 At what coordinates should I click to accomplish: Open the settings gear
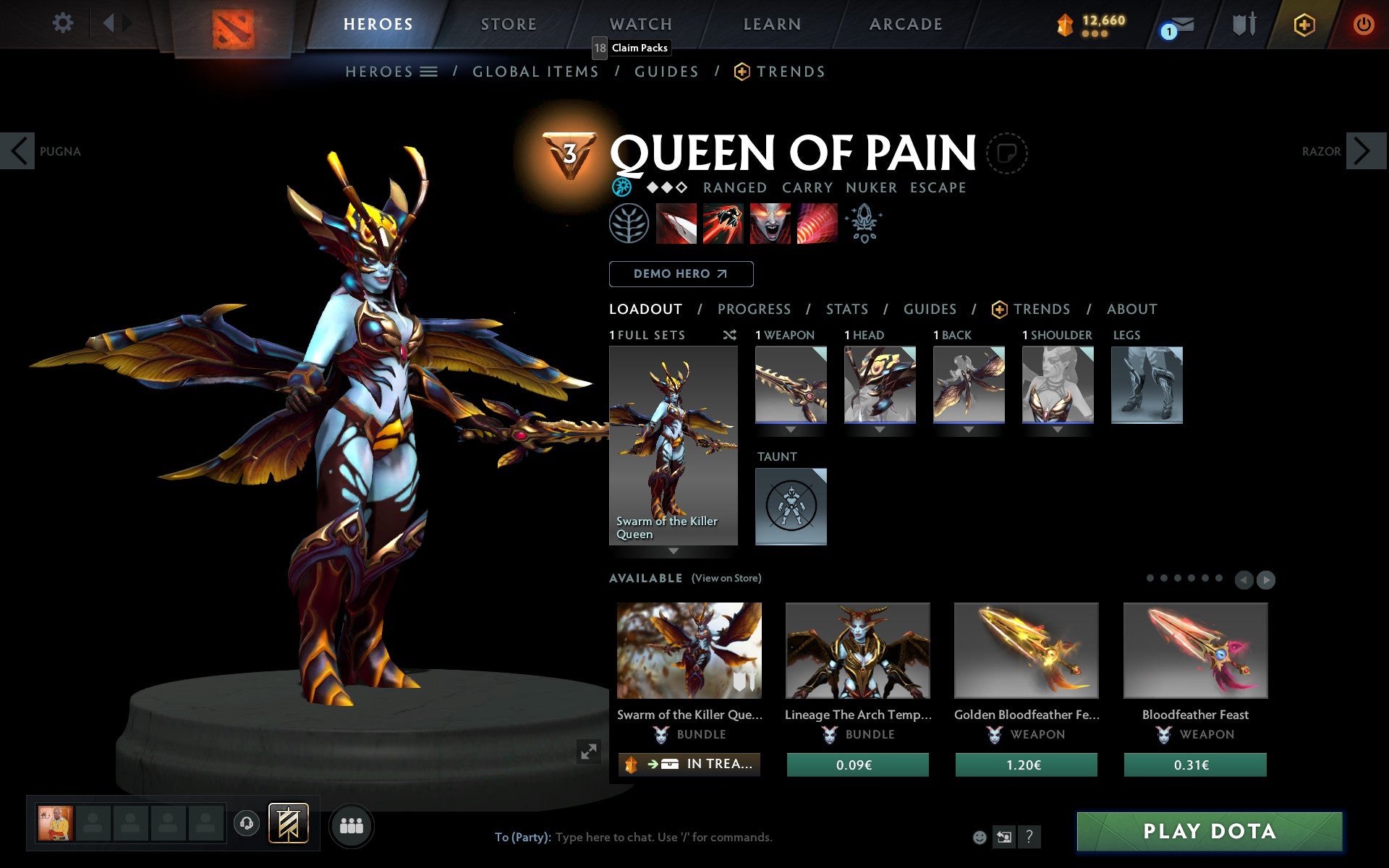pos(64,23)
